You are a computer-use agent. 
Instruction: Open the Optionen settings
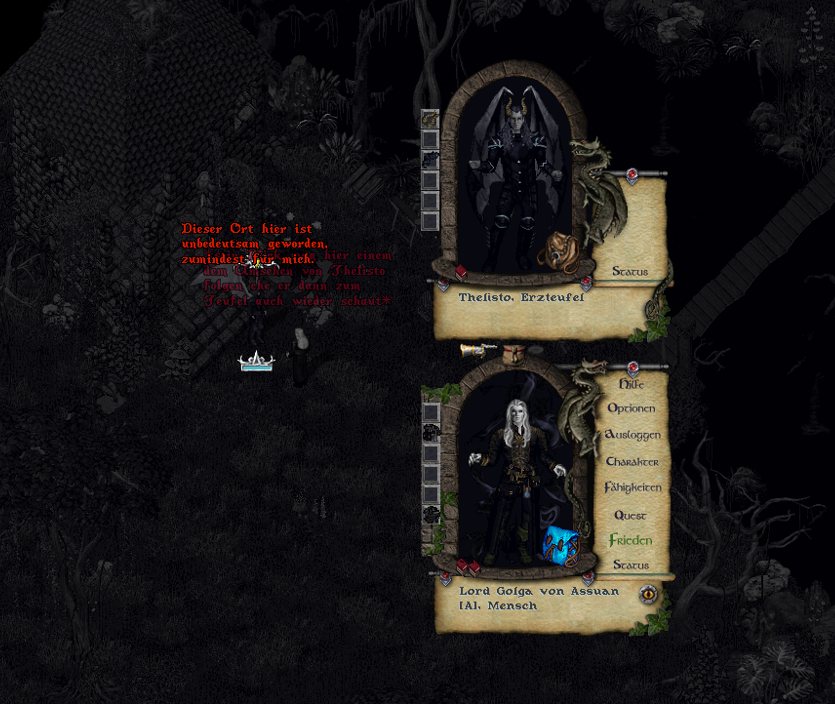point(631,409)
